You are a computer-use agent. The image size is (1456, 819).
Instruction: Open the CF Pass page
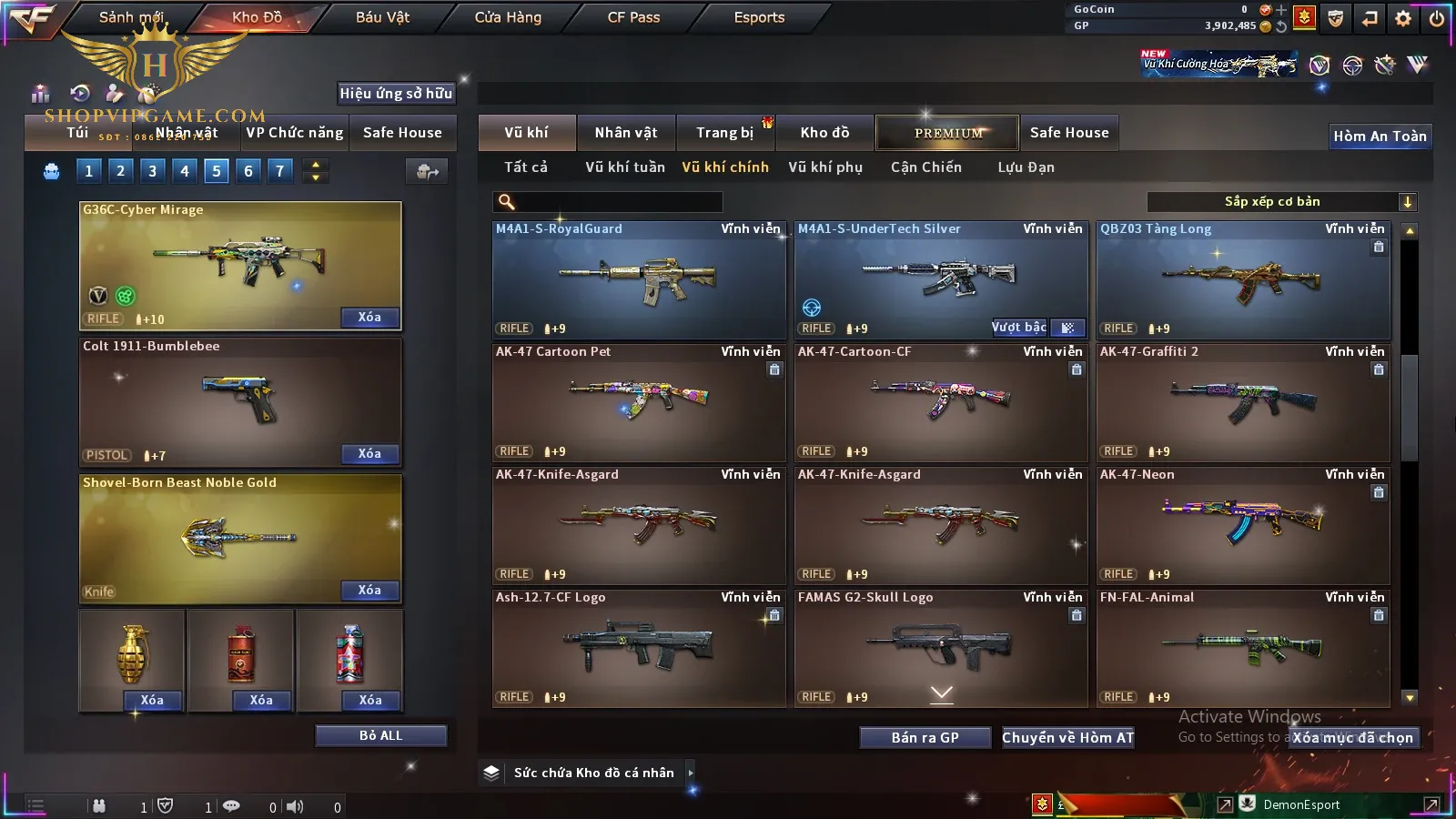[x=633, y=17]
